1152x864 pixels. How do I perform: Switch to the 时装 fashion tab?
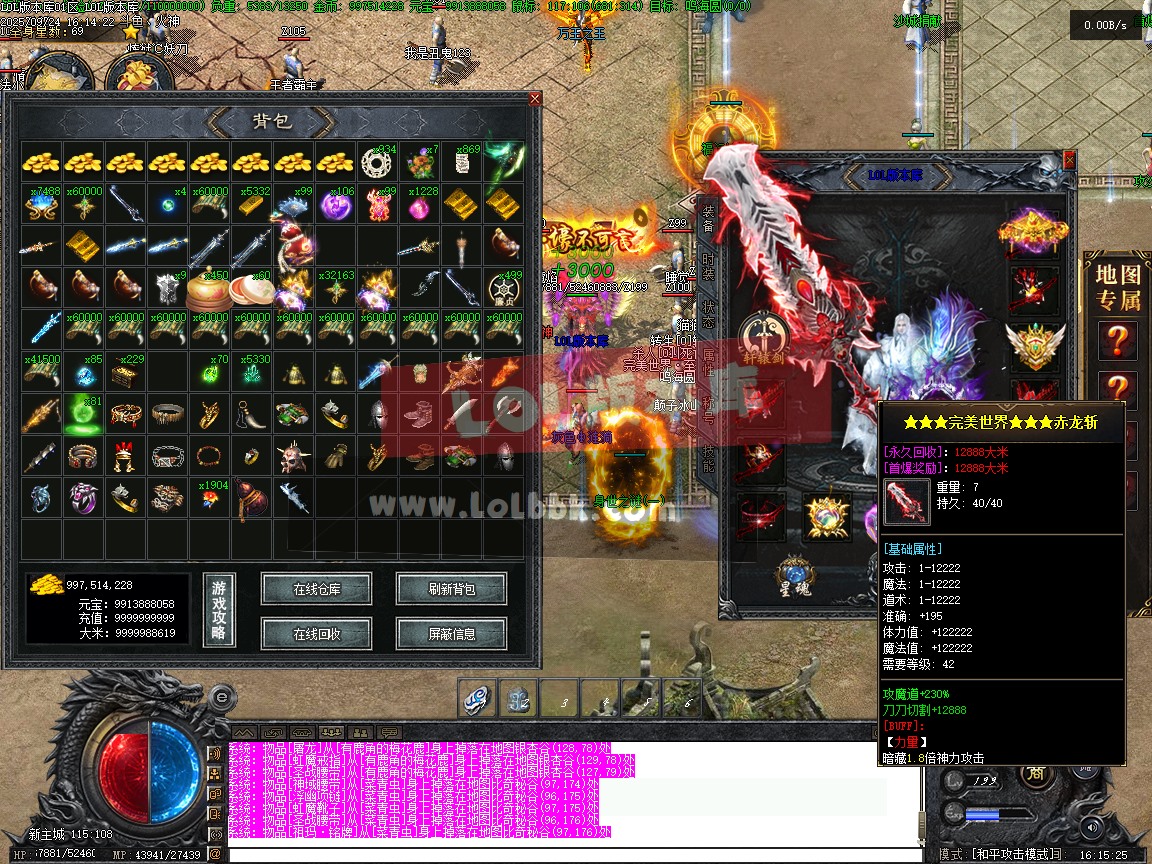click(x=708, y=268)
